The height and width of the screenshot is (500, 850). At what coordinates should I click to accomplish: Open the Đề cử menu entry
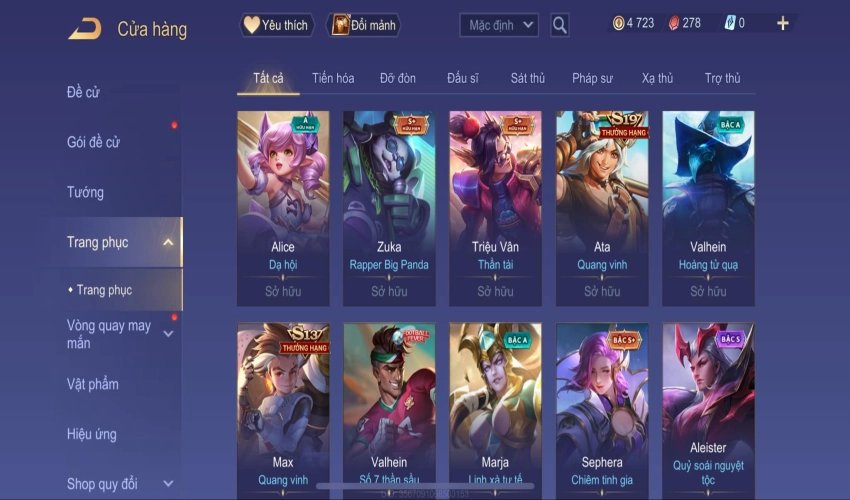coord(84,93)
